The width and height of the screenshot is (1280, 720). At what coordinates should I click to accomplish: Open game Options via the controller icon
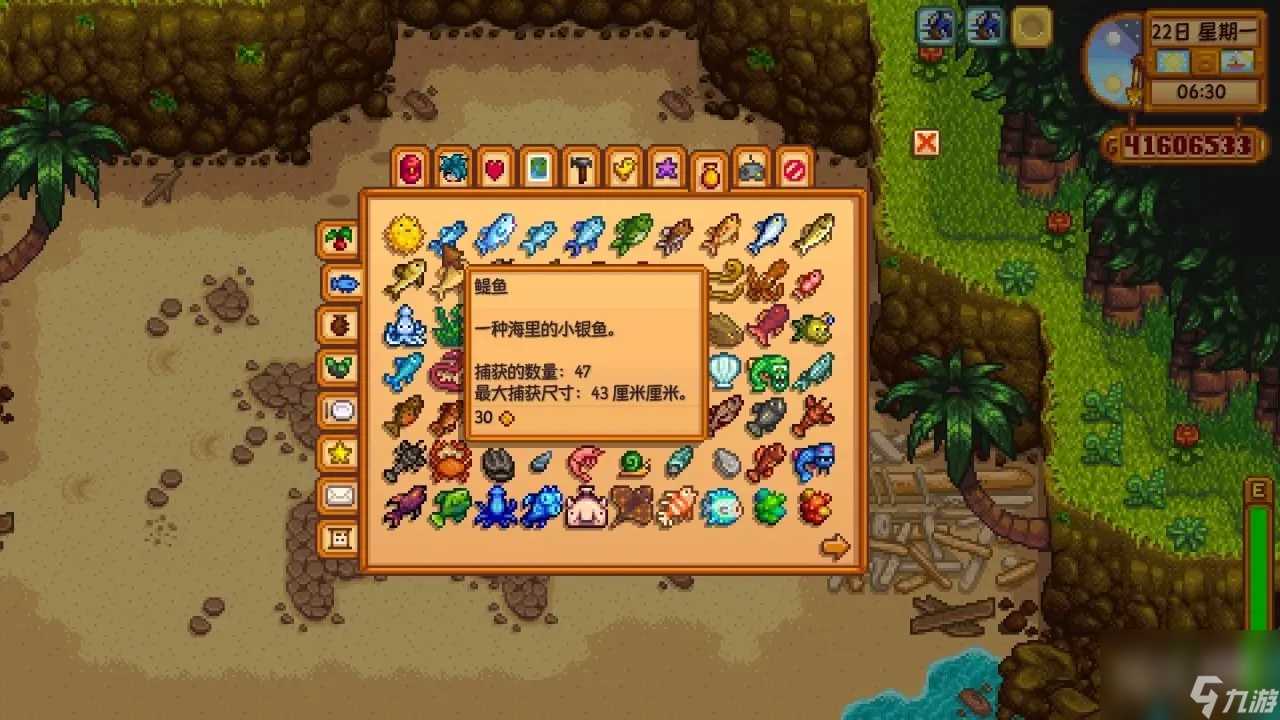752,170
